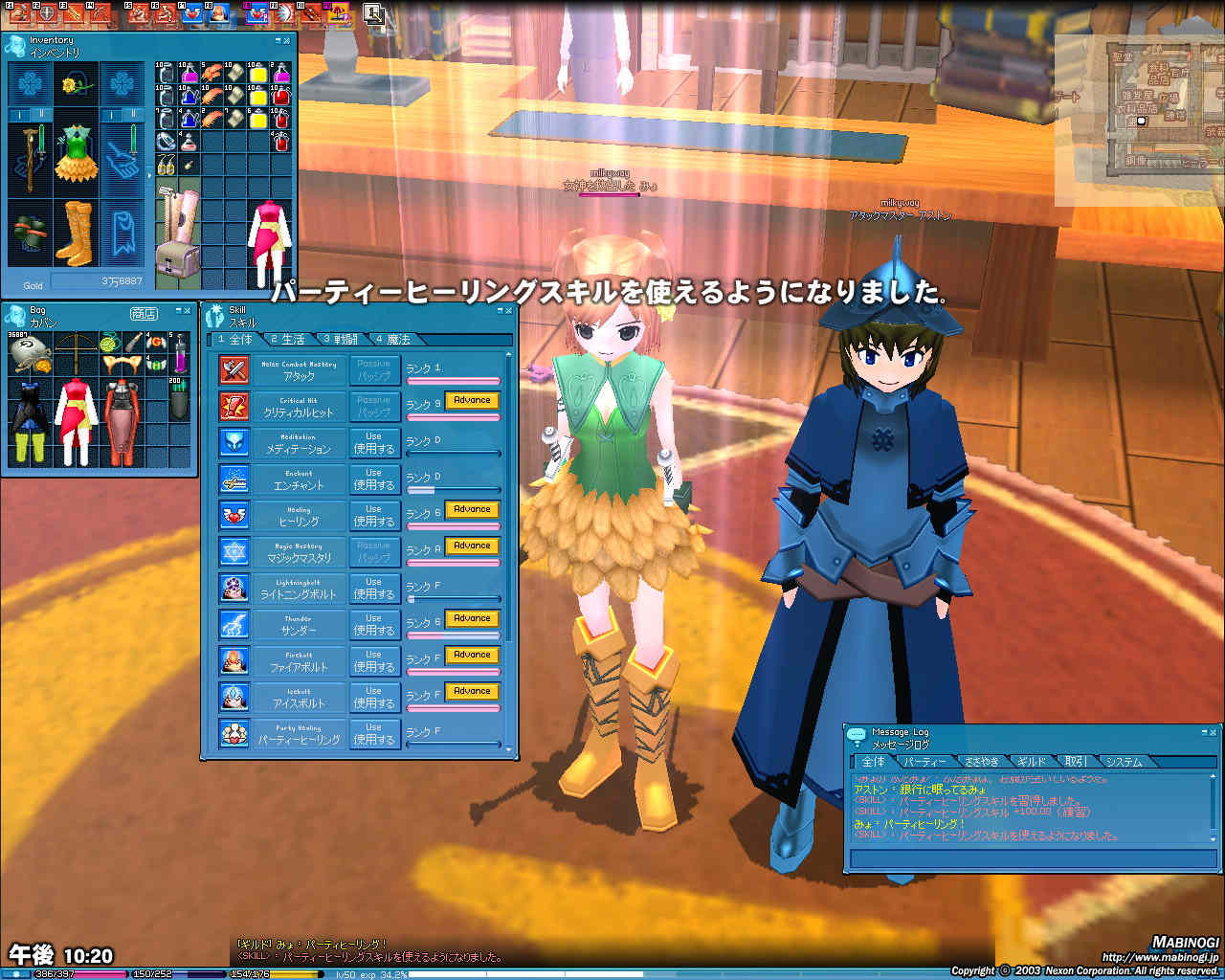Use the Meditation skill

[373, 443]
